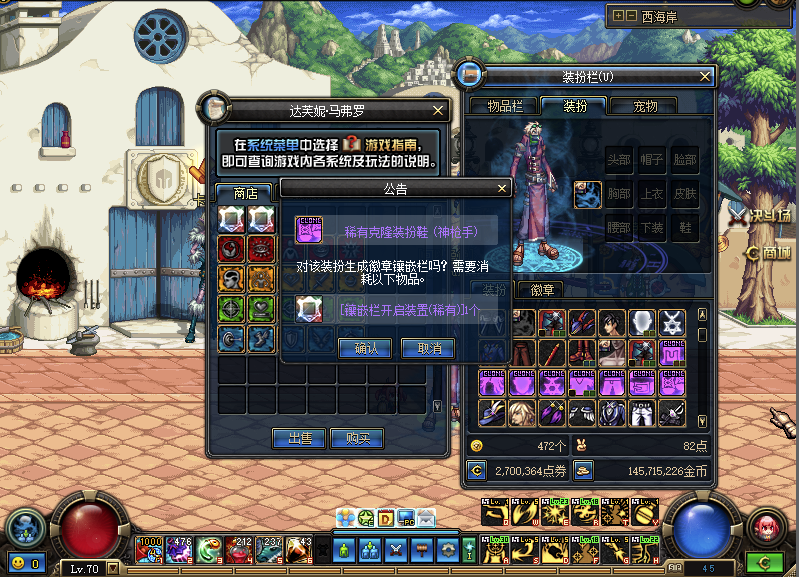Image resolution: width=799 pixels, height=577 pixels.
Task: Select the 商店 shop tab
Action: 245,192
